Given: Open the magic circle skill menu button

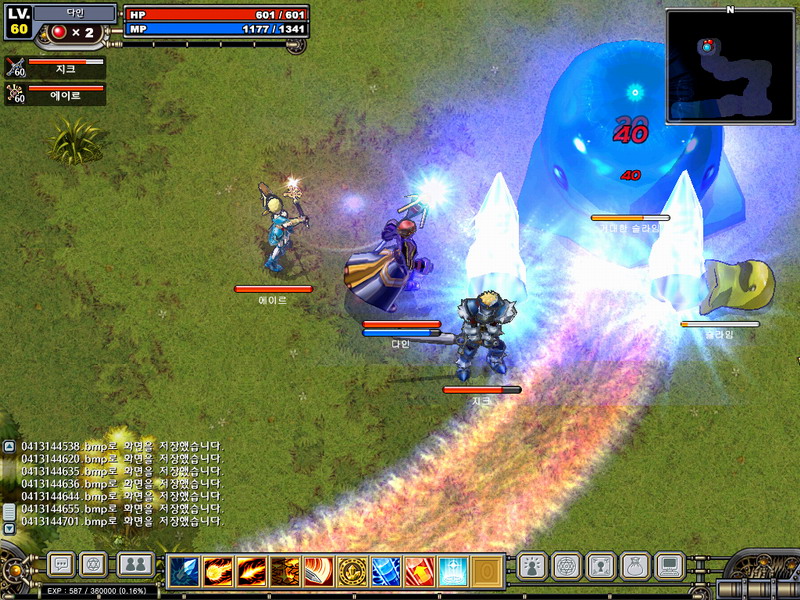Looking at the screenshot, I should (x=566, y=566).
